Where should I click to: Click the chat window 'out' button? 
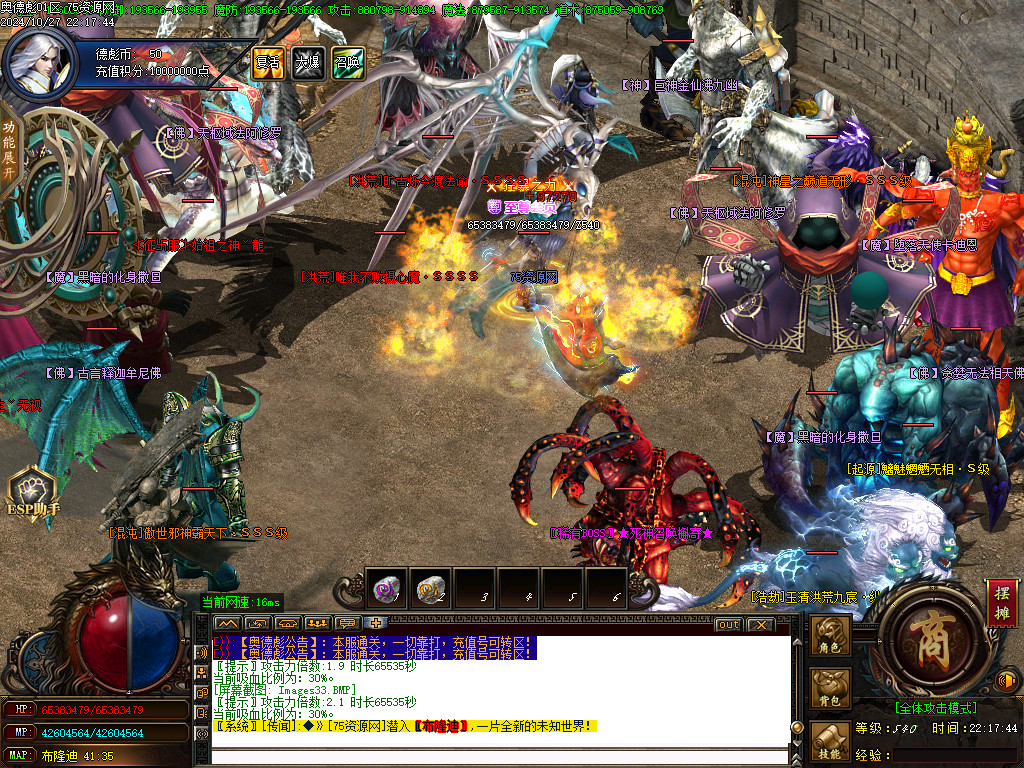pos(729,625)
